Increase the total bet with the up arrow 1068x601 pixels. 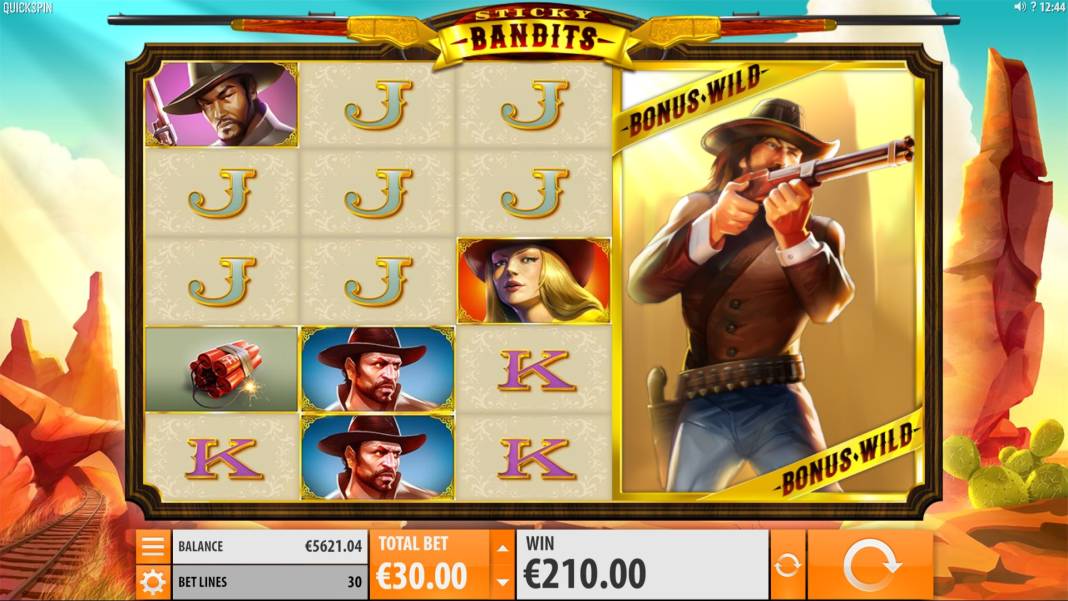click(x=503, y=547)
